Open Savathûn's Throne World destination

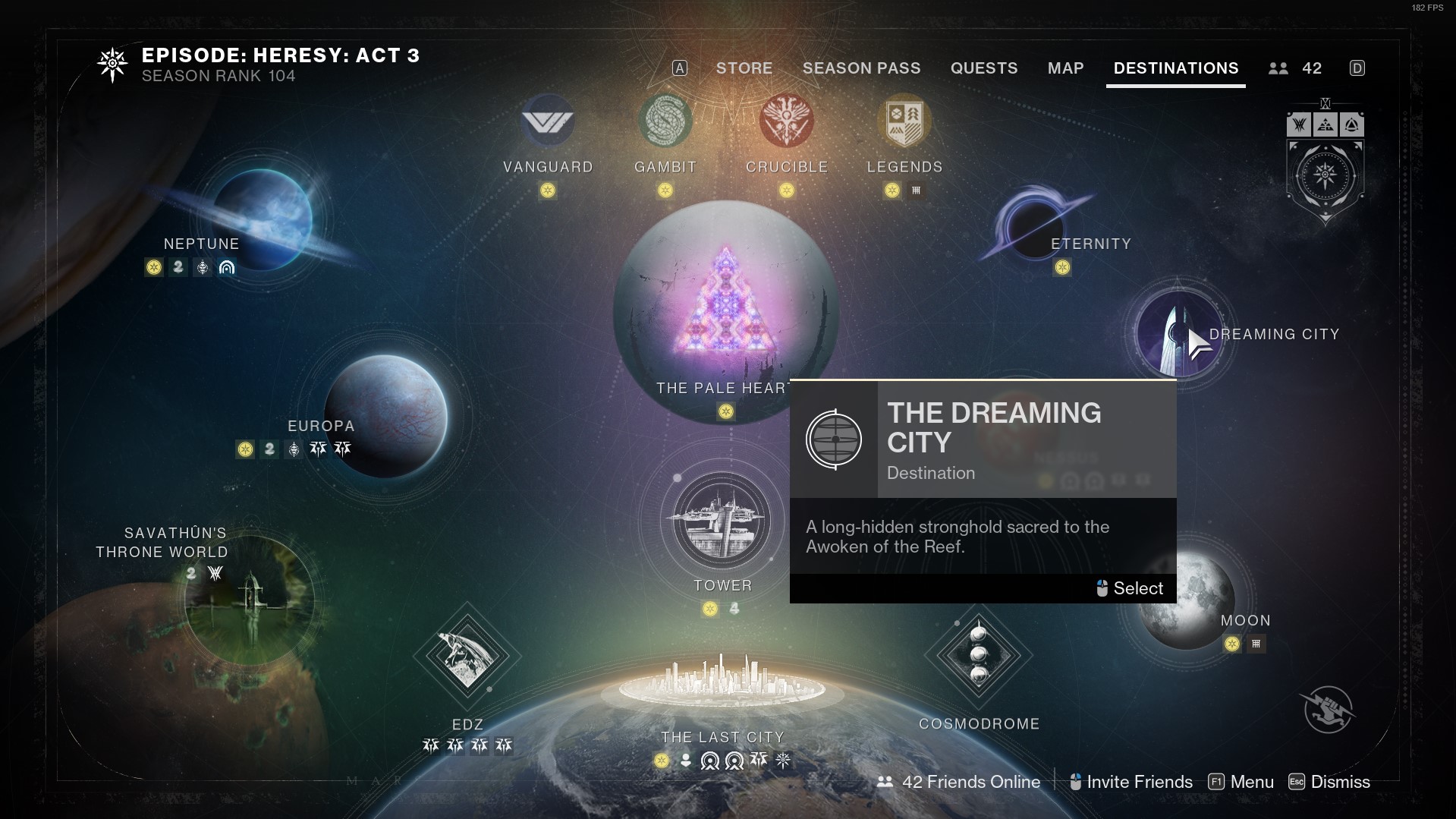click(x=249, y=600)
